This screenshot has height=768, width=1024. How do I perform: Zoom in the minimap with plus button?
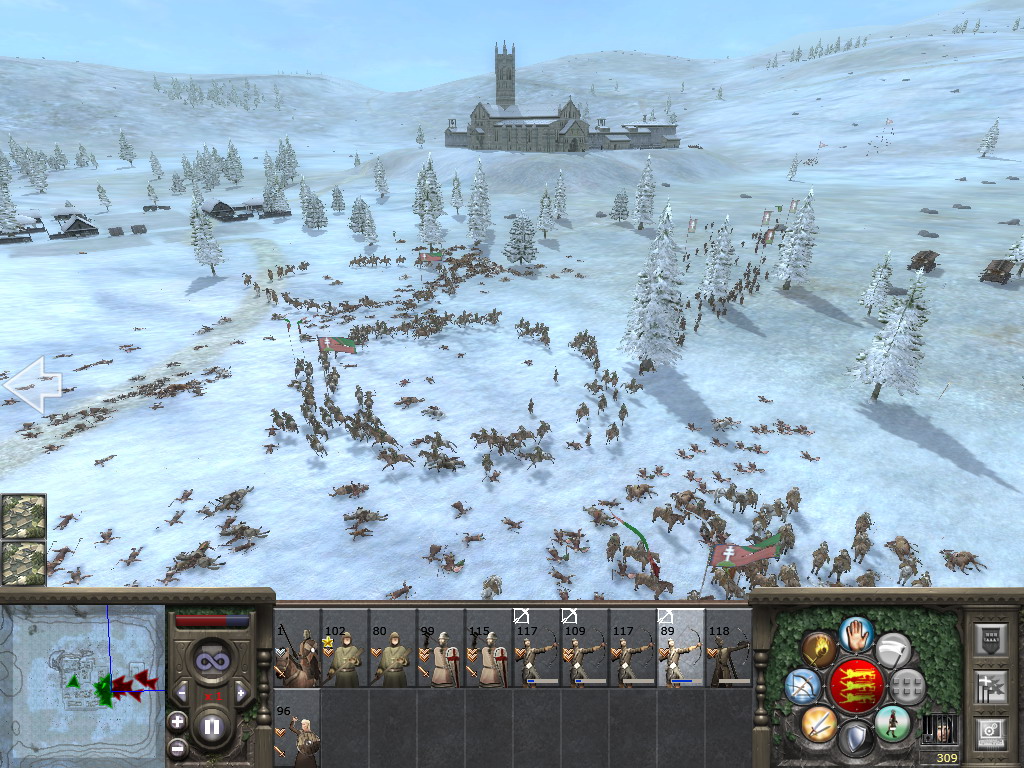[x=177, y=721]
